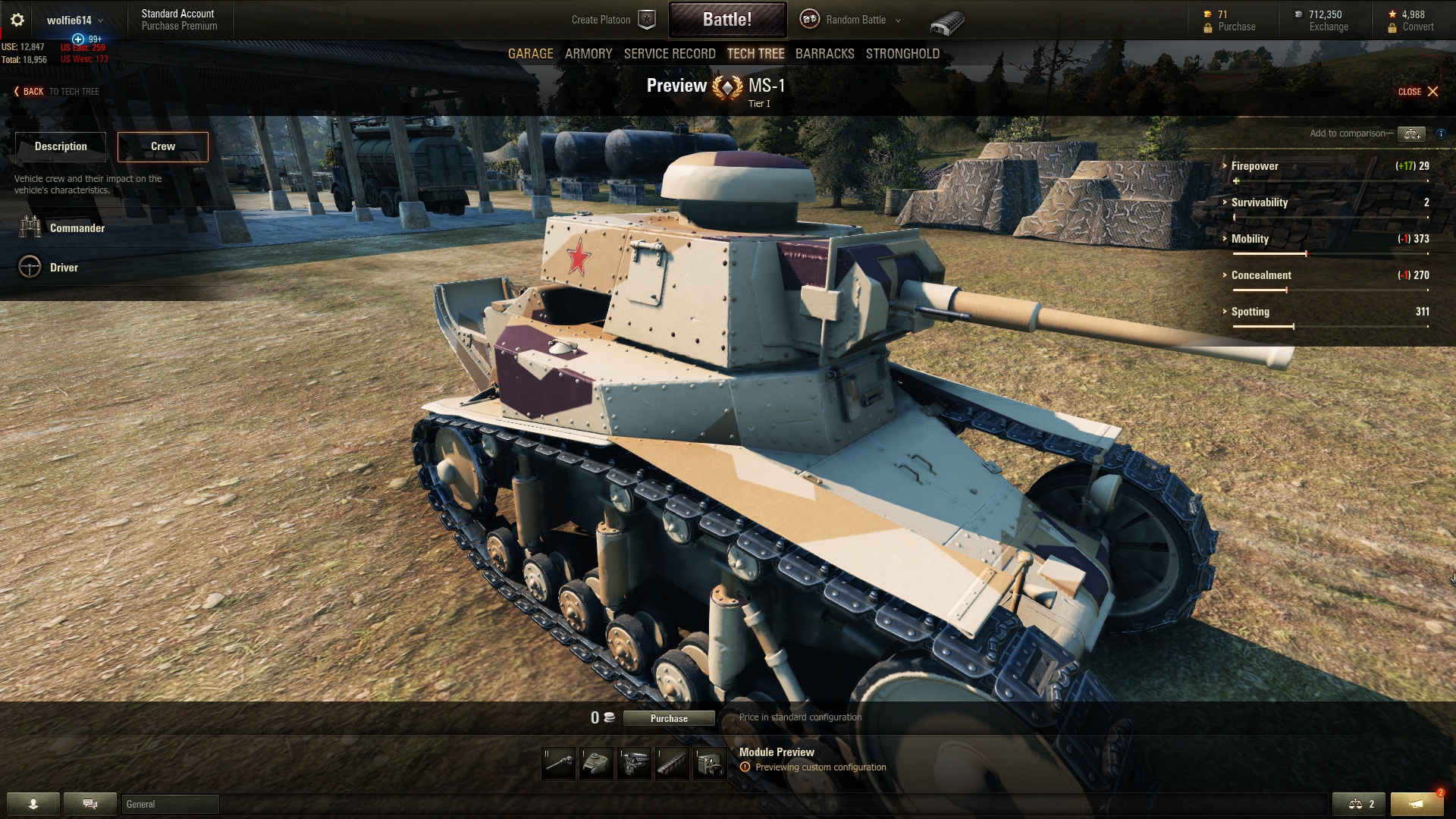This screenshot has width=1456, height=819.
Task: Open the turret module preview
Action: click(597, 764)
